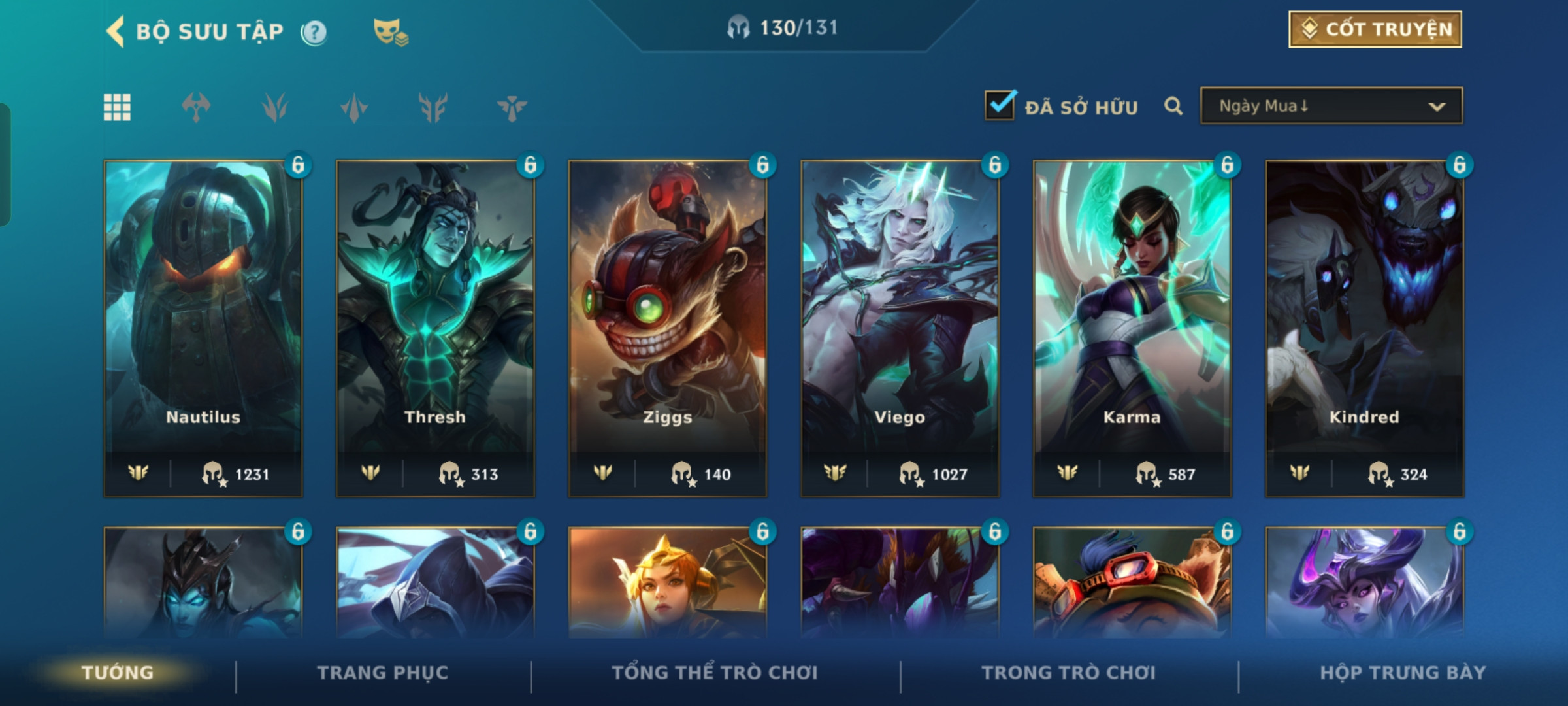Go back from the Bộ Sưu Tập screen
This screenshot has height=706, width=1568.
116,31
